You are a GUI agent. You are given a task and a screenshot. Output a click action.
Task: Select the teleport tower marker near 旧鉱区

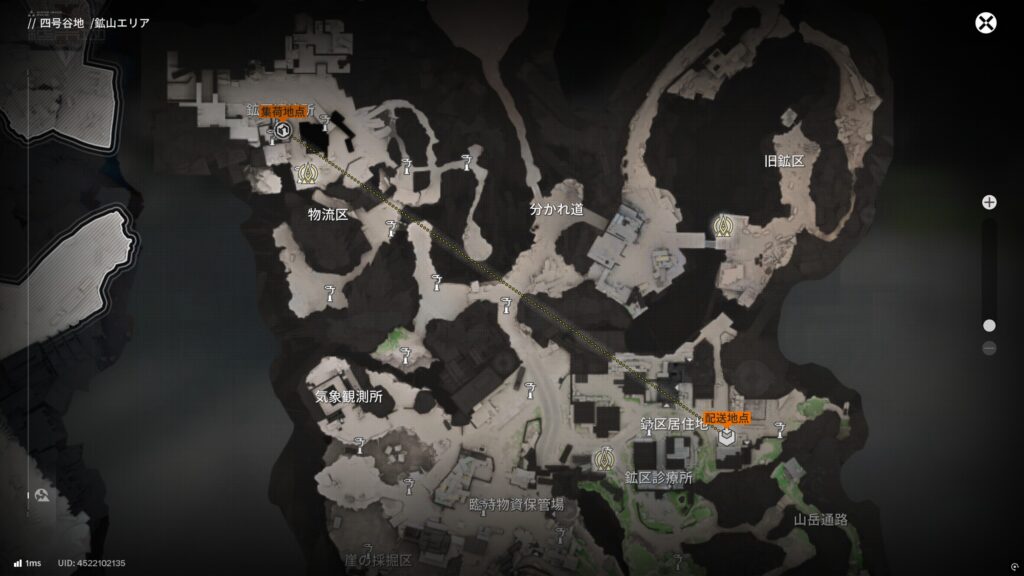coord(720,225)
